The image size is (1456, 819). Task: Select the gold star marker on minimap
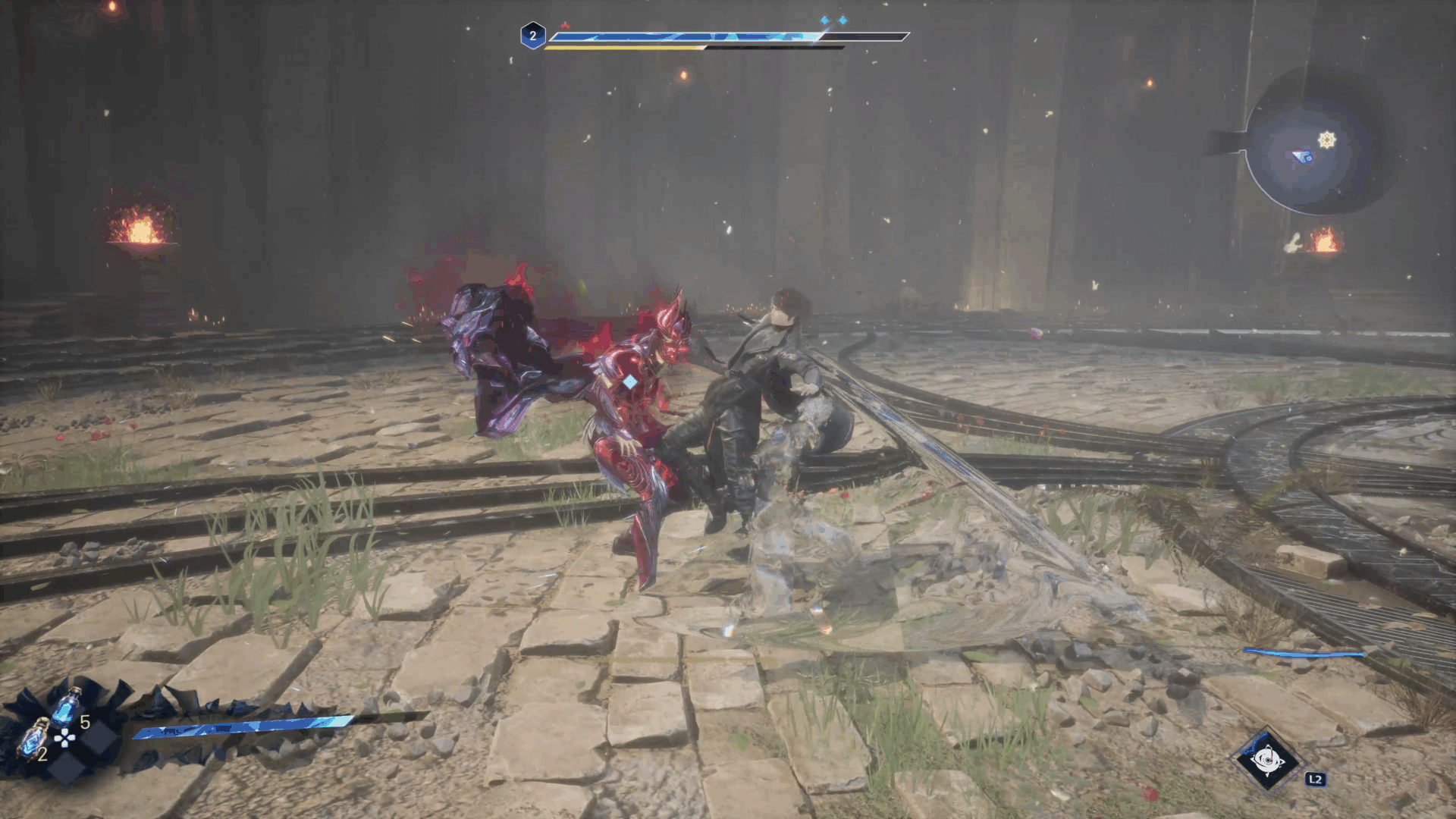[x=1326, y=140]
